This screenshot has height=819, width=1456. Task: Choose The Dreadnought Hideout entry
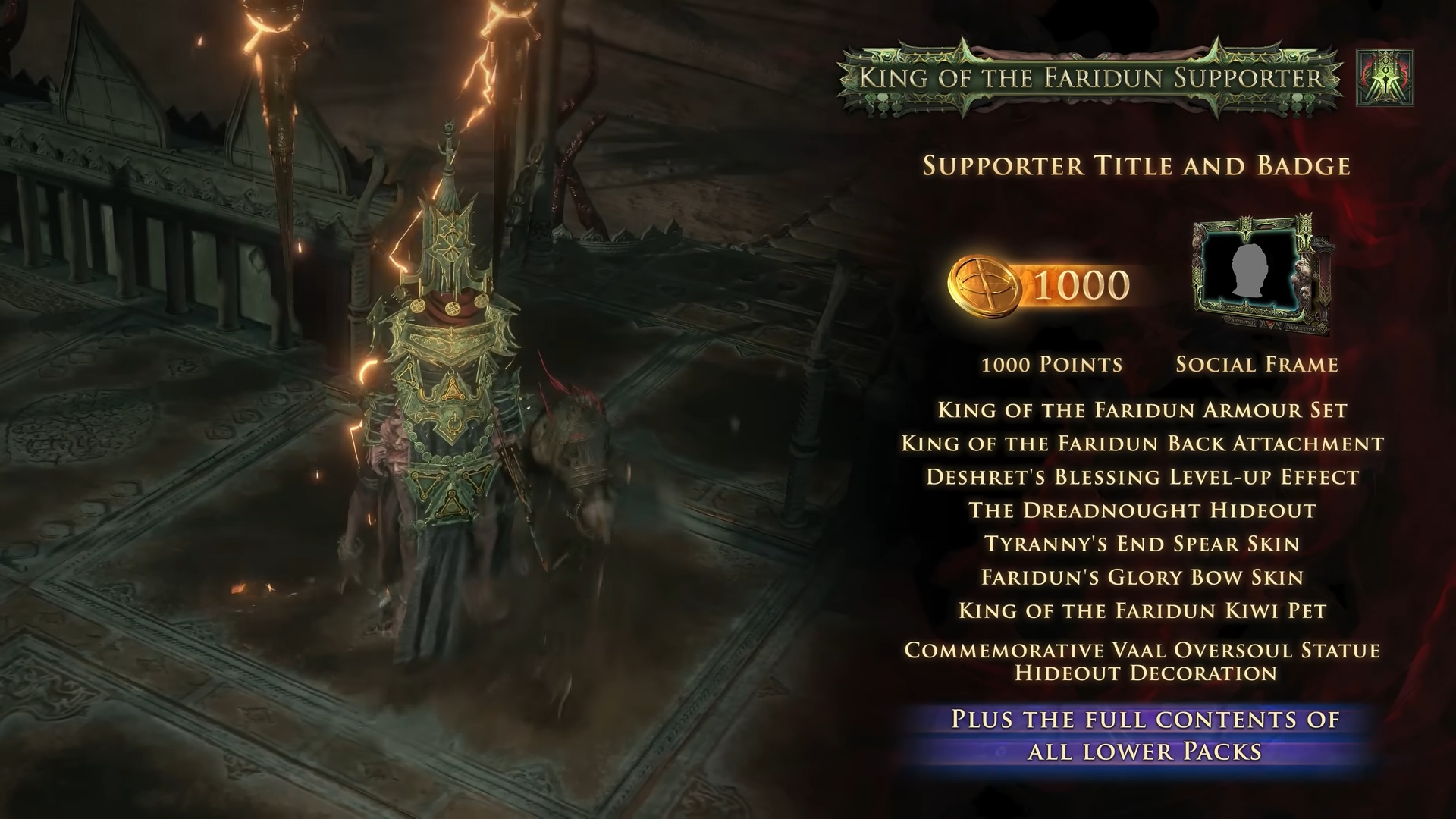1142,510
